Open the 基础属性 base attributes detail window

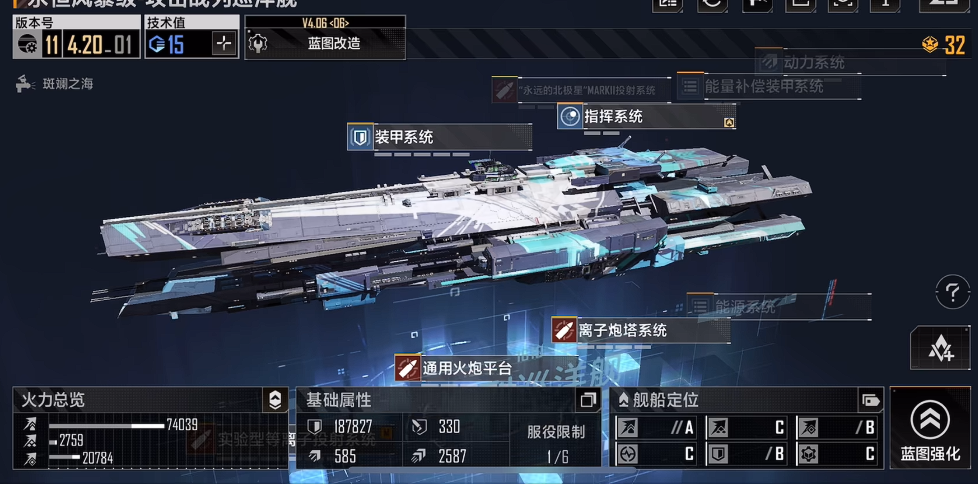[x=587, y=400]
